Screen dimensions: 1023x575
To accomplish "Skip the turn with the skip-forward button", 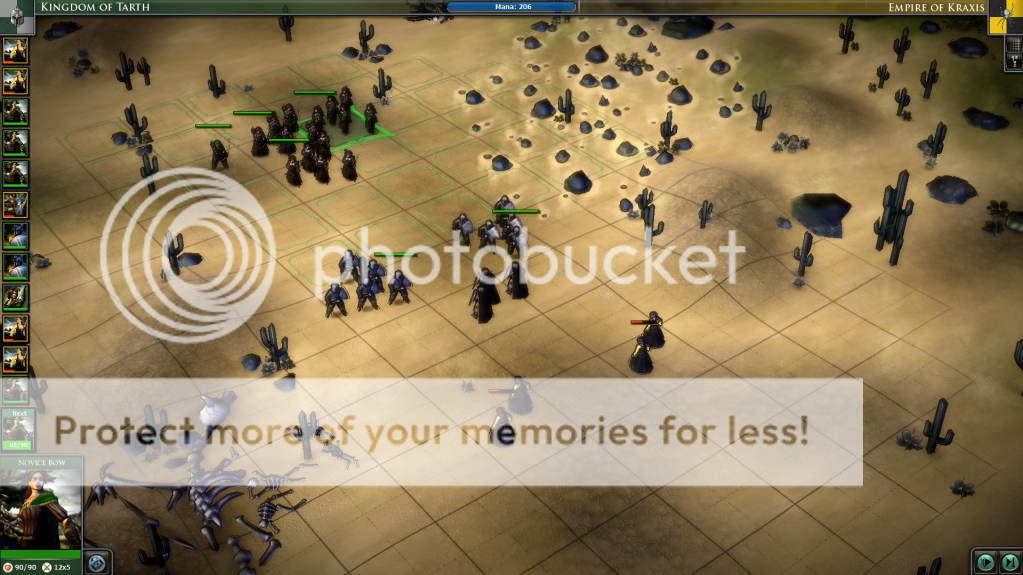I will point(1010,562).
